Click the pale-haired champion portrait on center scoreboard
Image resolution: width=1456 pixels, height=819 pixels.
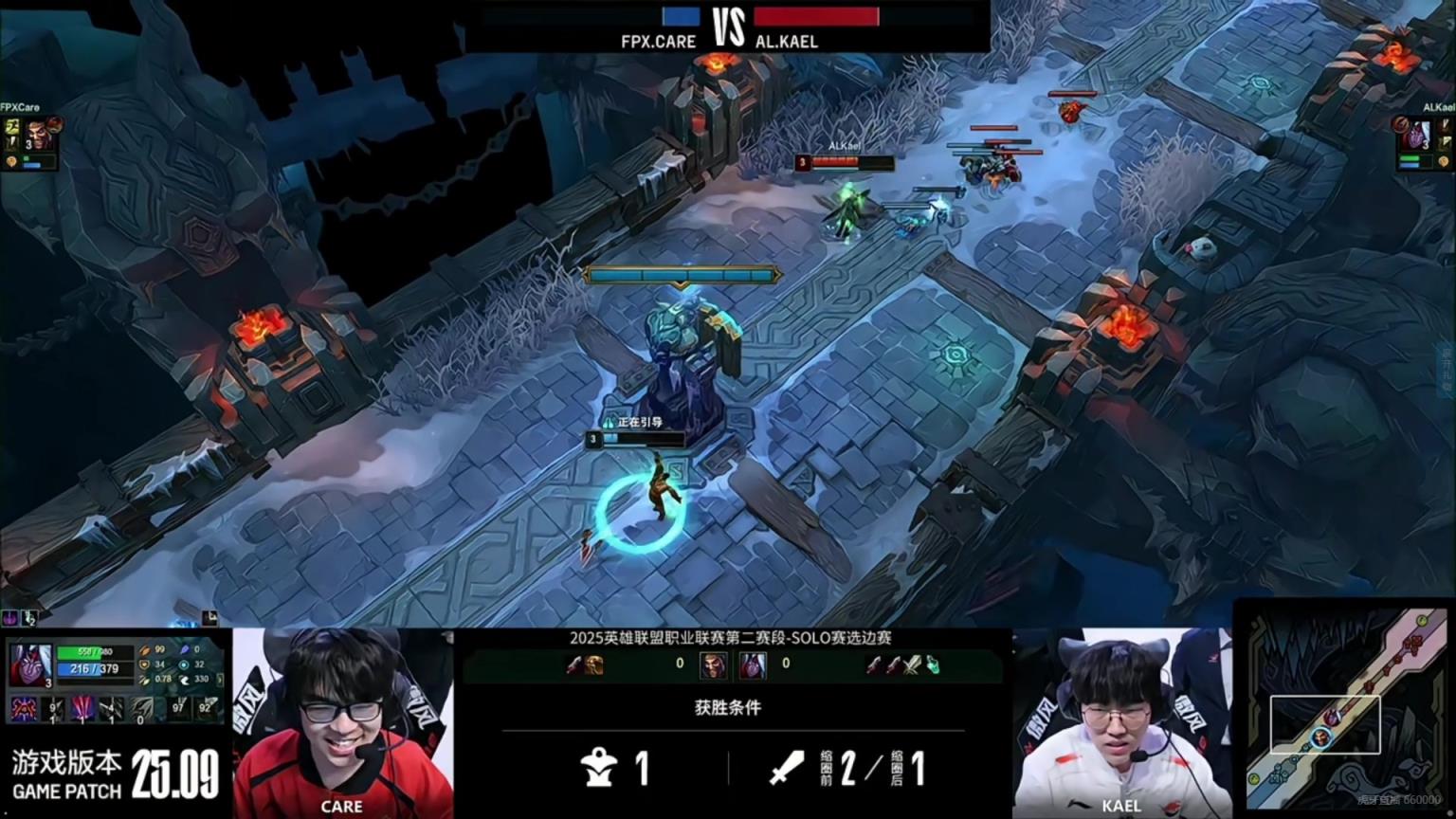(753, 664)
